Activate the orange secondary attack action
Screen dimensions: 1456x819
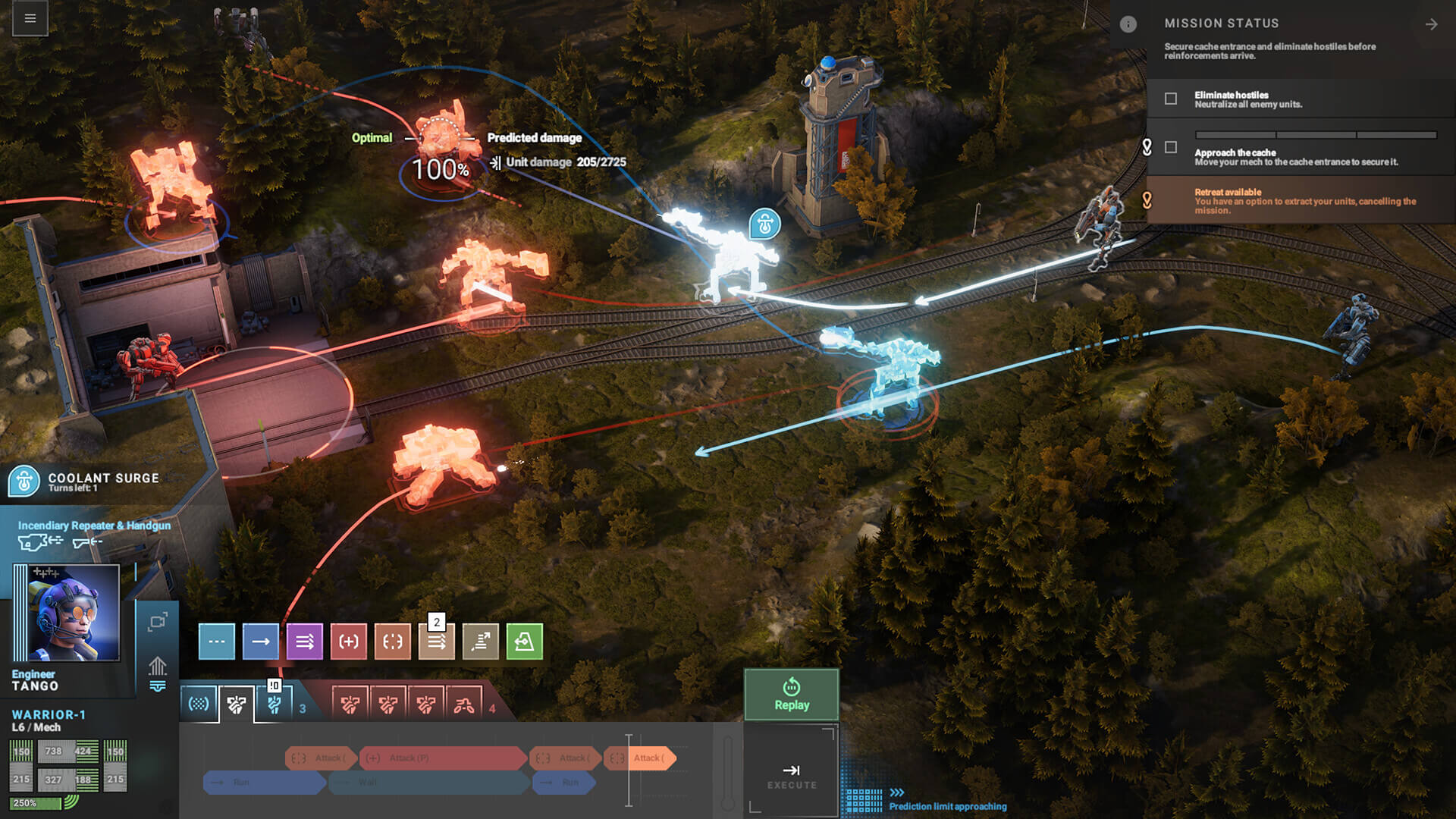pyautogui.click(x=393, y=642)
